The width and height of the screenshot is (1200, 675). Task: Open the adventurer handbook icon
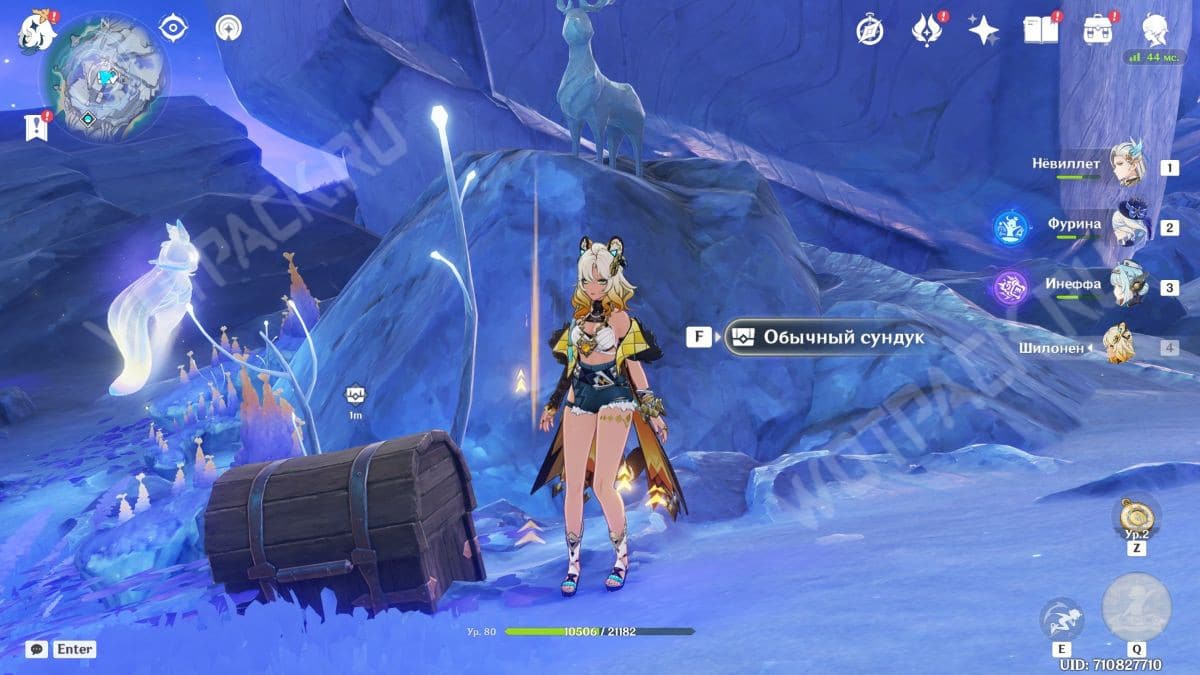pos(1041,29)
